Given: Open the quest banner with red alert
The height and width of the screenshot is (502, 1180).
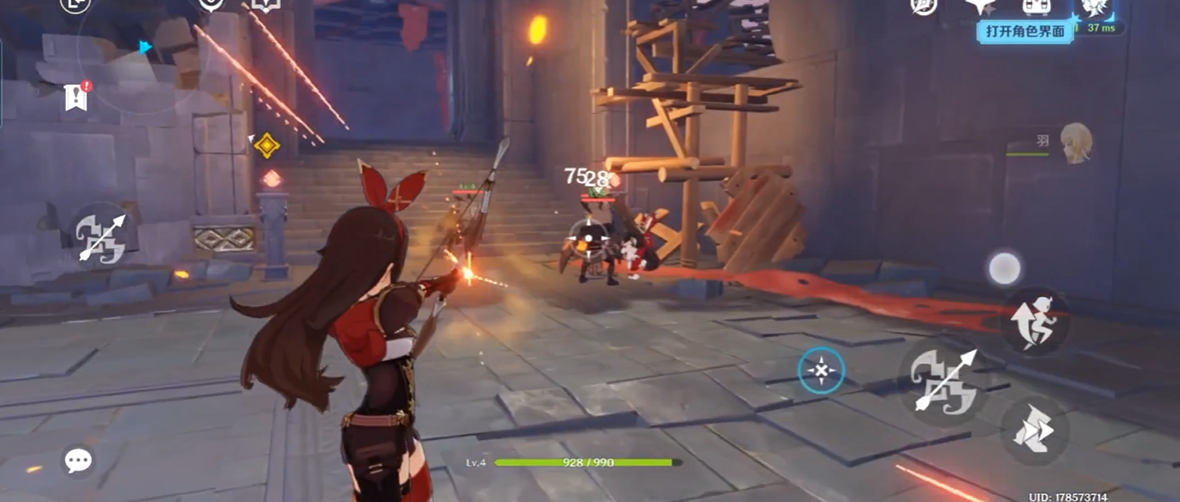Looking at the screenshot, I should point(76,96).
